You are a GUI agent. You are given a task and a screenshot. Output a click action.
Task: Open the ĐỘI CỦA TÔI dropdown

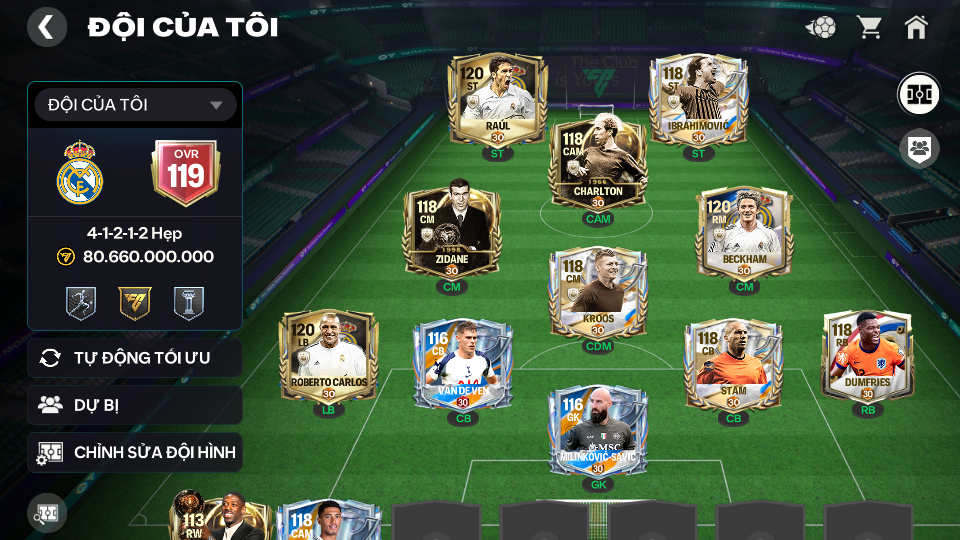(x=135, y=105)
